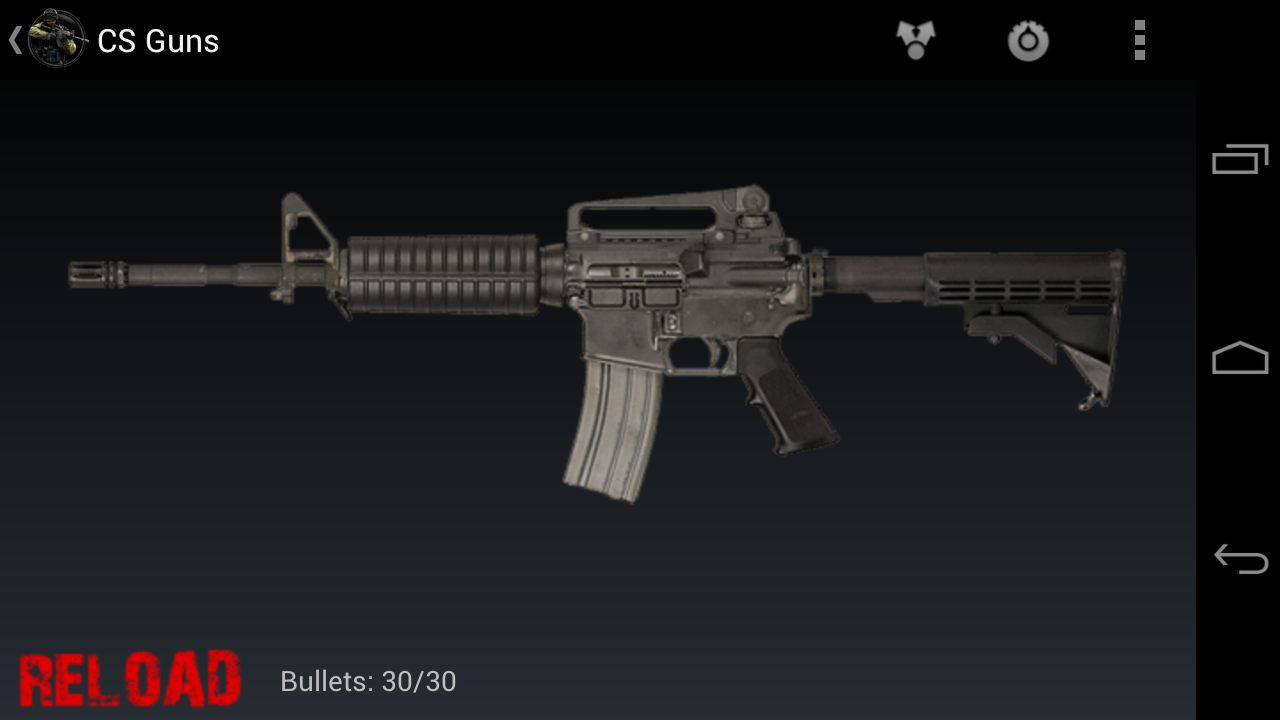Tap the grenade pin icon in the toolbar
1280x720 pixels.
pos(1028,40)
